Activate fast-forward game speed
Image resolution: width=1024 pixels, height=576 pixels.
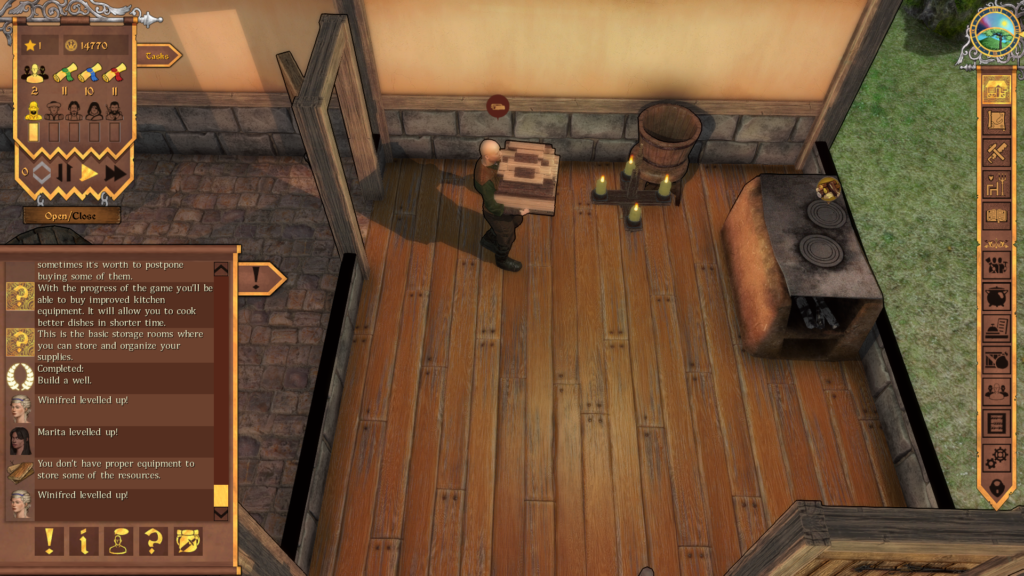coord(115,173)
